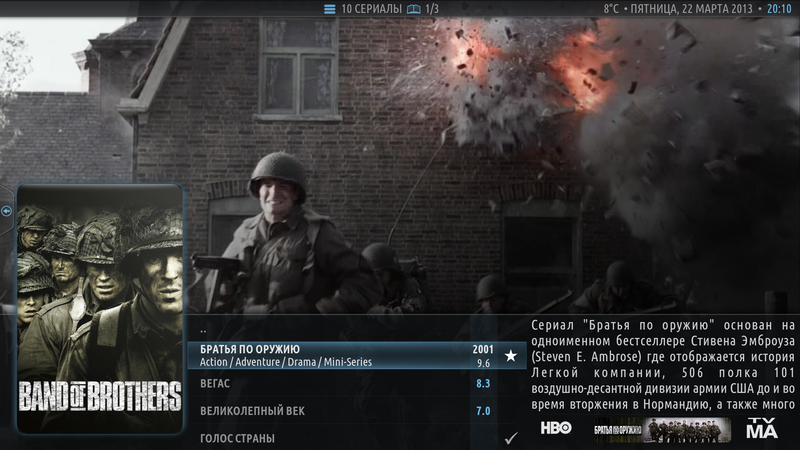
Task: Choose Великолепный век from the list
Action: pos(340,411)
